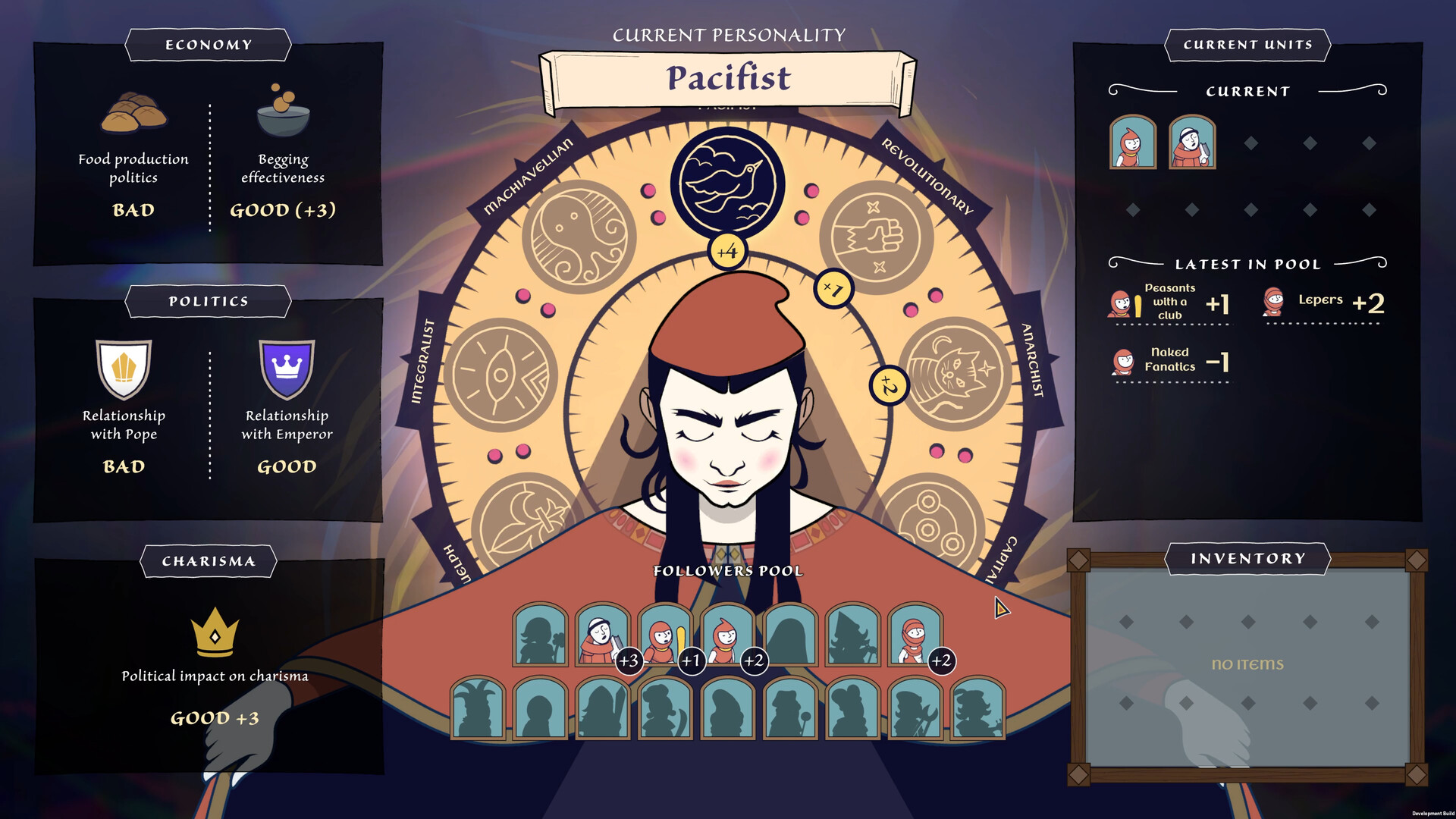This screenshot has width=1456, height=819.
Task: Select the Naked Fanatics -1 entry
Action: pos(1170,362)
